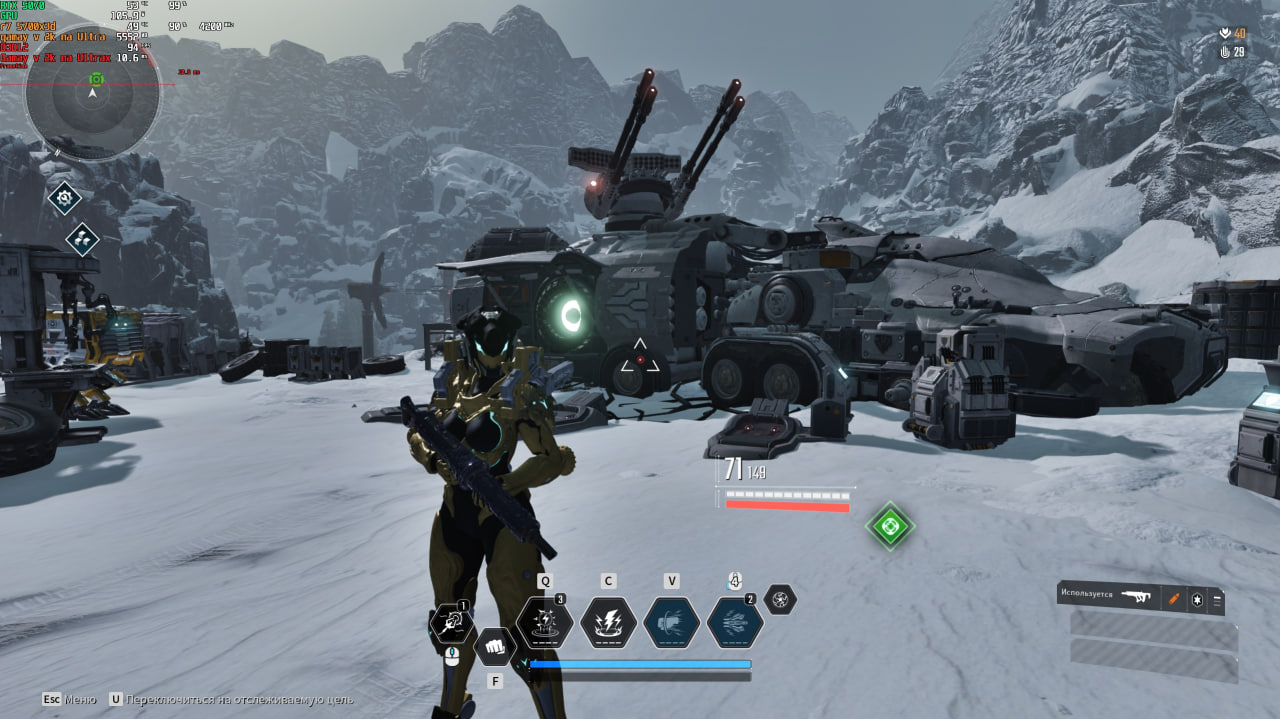This screenshot has width=1280, height=719.
Task: Click the star hexagon icon on weapon panel
Action: pos(1196,599)
